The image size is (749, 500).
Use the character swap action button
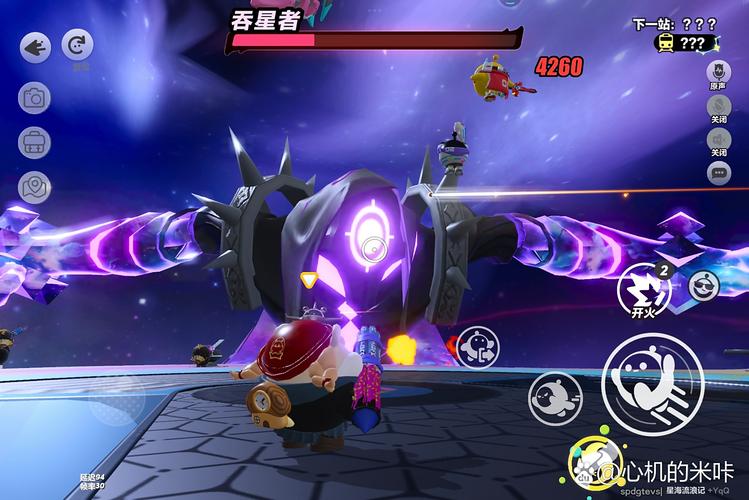click(x=480, y=348)
